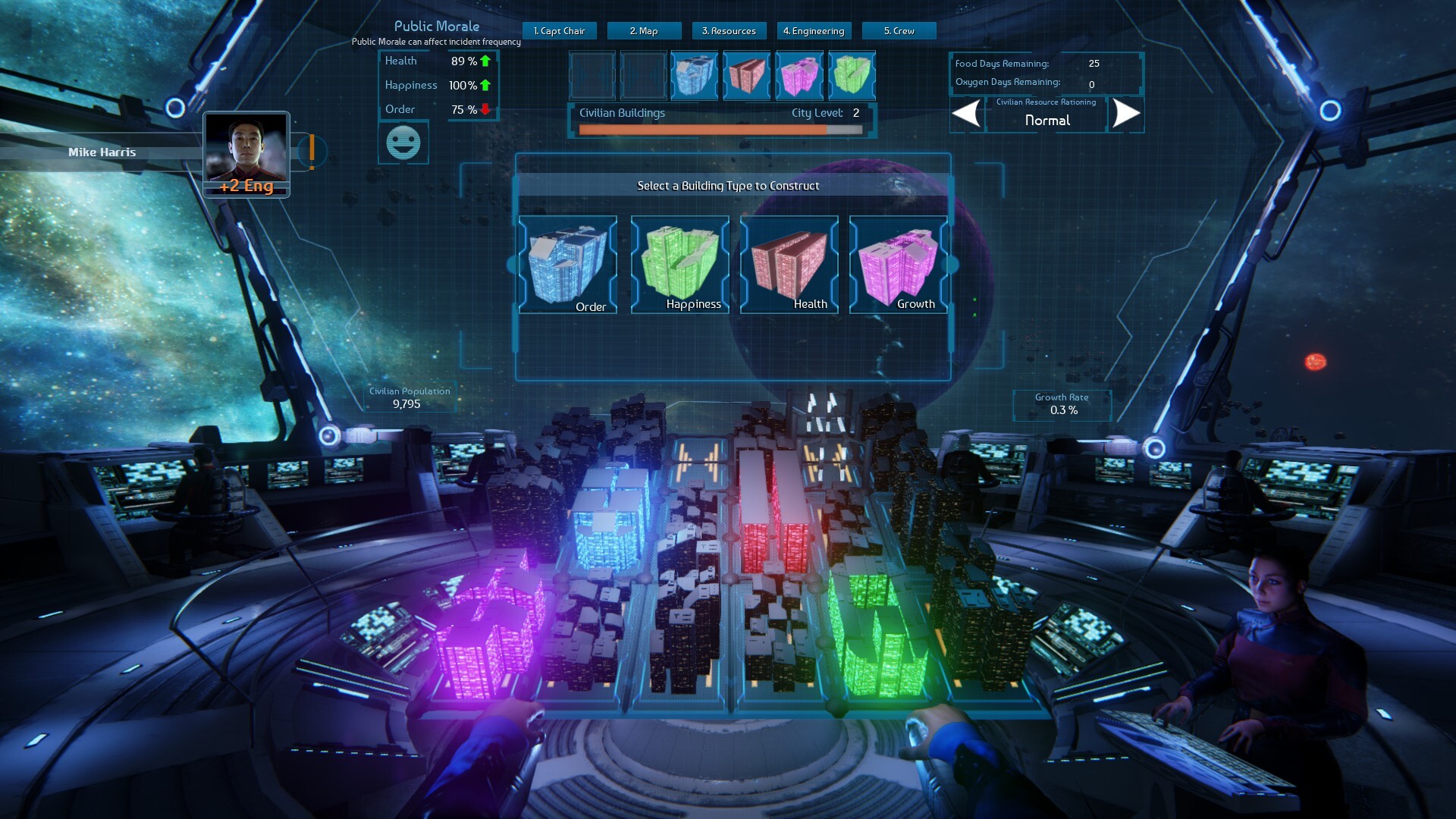Click the City Level progress bar
This screenshot has height=819, width=1456.
(720, 129)
